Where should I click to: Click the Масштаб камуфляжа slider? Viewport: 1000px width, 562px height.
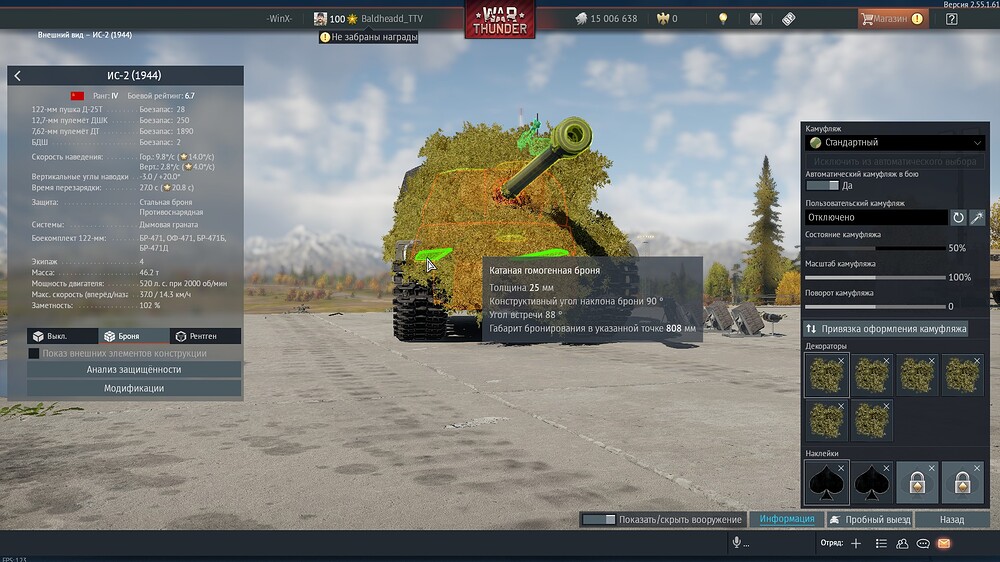click(x=875, y=277)
